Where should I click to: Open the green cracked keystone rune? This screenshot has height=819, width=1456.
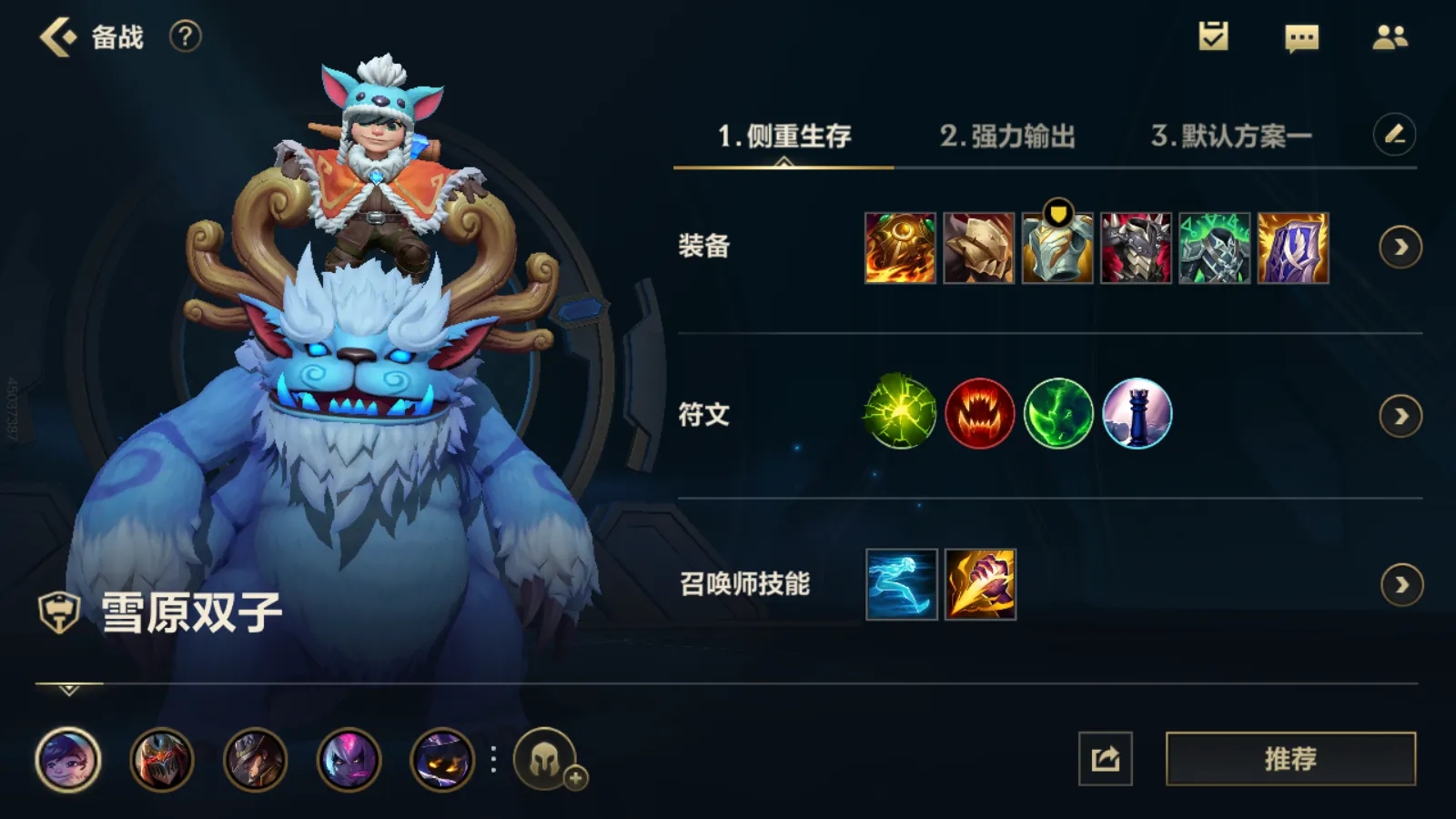[x=901, y=414]
